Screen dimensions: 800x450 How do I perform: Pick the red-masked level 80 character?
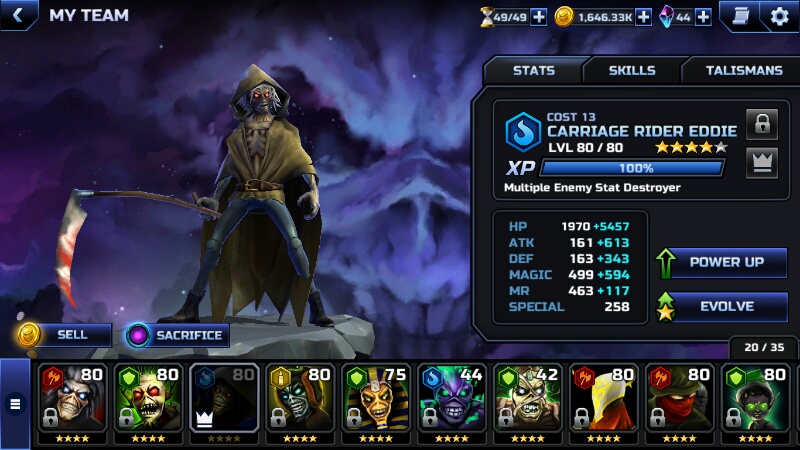(680, 398)
